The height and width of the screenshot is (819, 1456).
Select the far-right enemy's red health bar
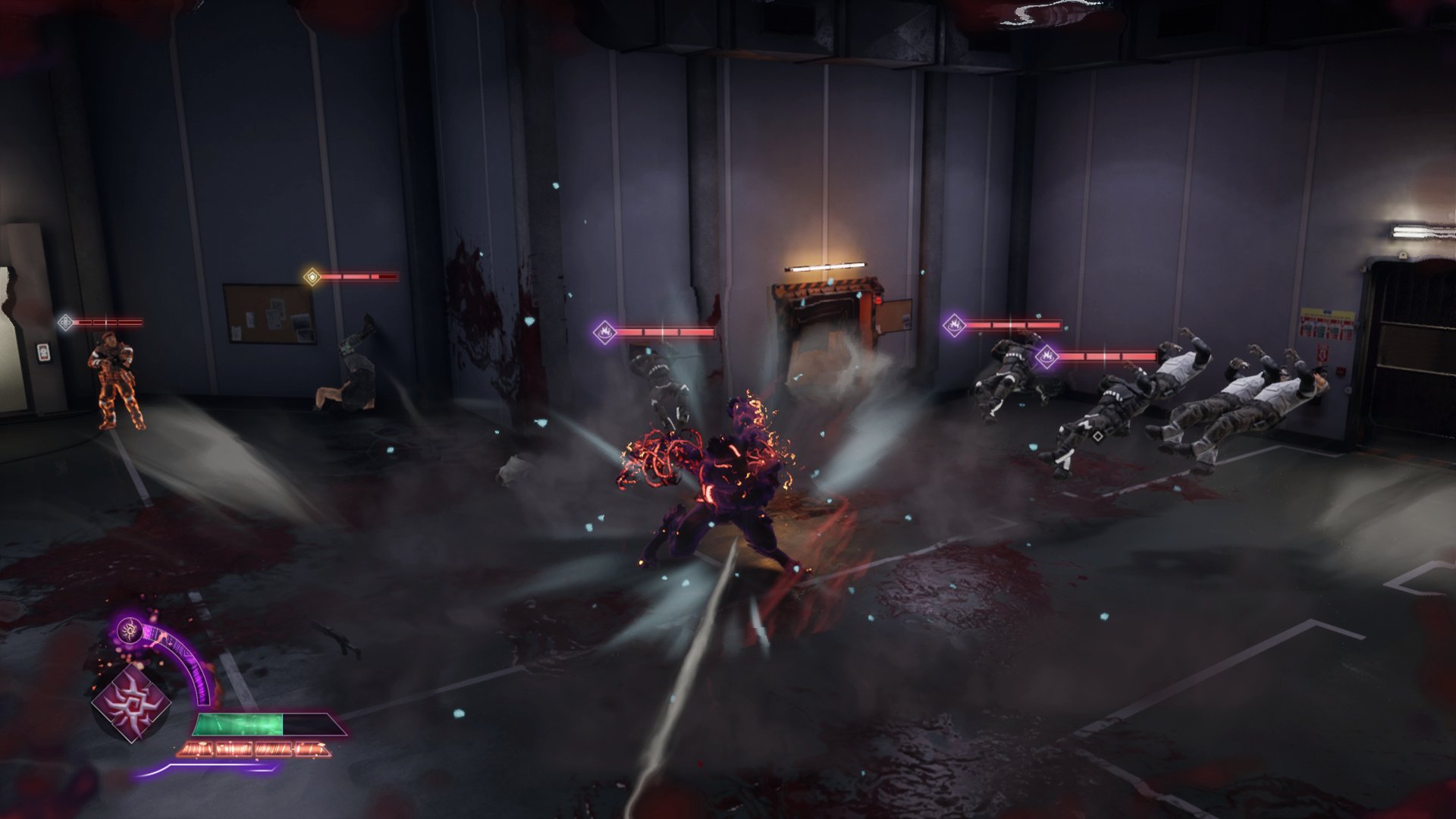[1107, 356]
